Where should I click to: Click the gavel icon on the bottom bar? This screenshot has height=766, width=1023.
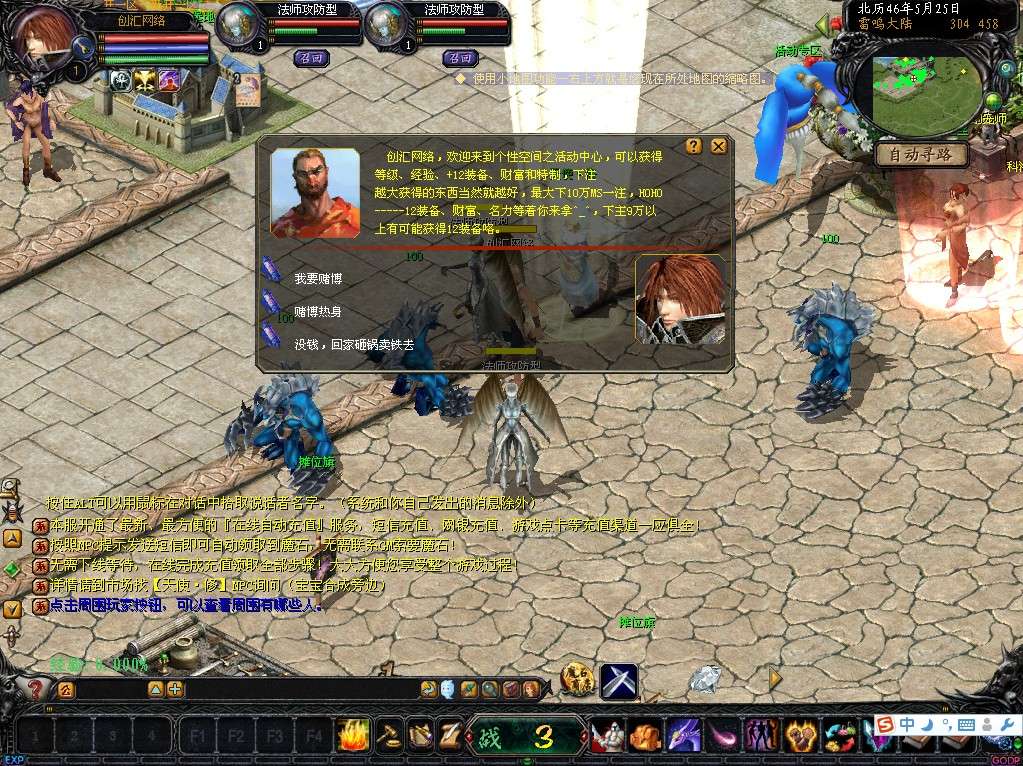[x=389, y=736]
